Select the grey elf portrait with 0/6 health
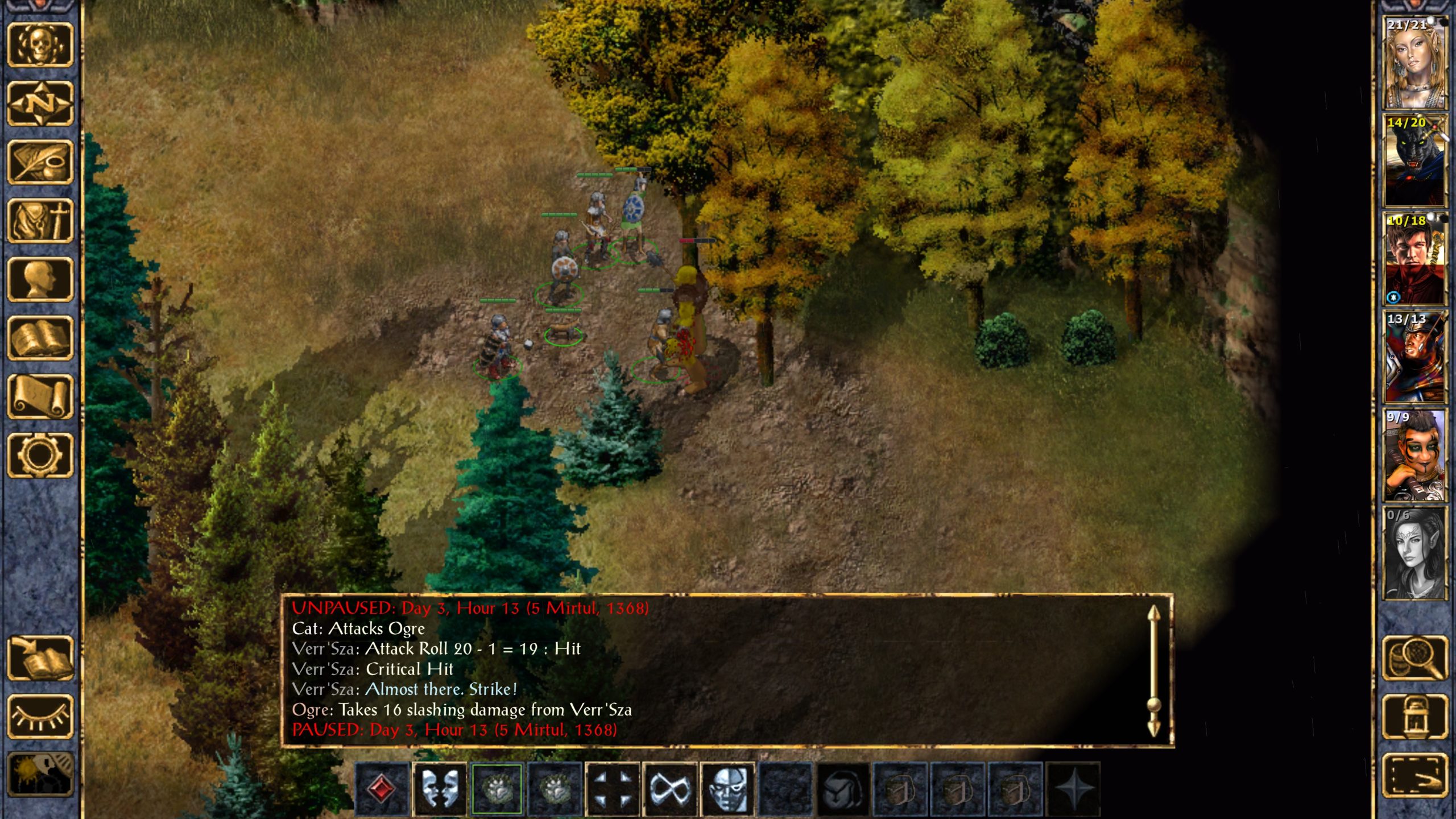Image resolution: width=1456 pixels, height=819 pixels. pyautogui.click(x=1414, y=554)
